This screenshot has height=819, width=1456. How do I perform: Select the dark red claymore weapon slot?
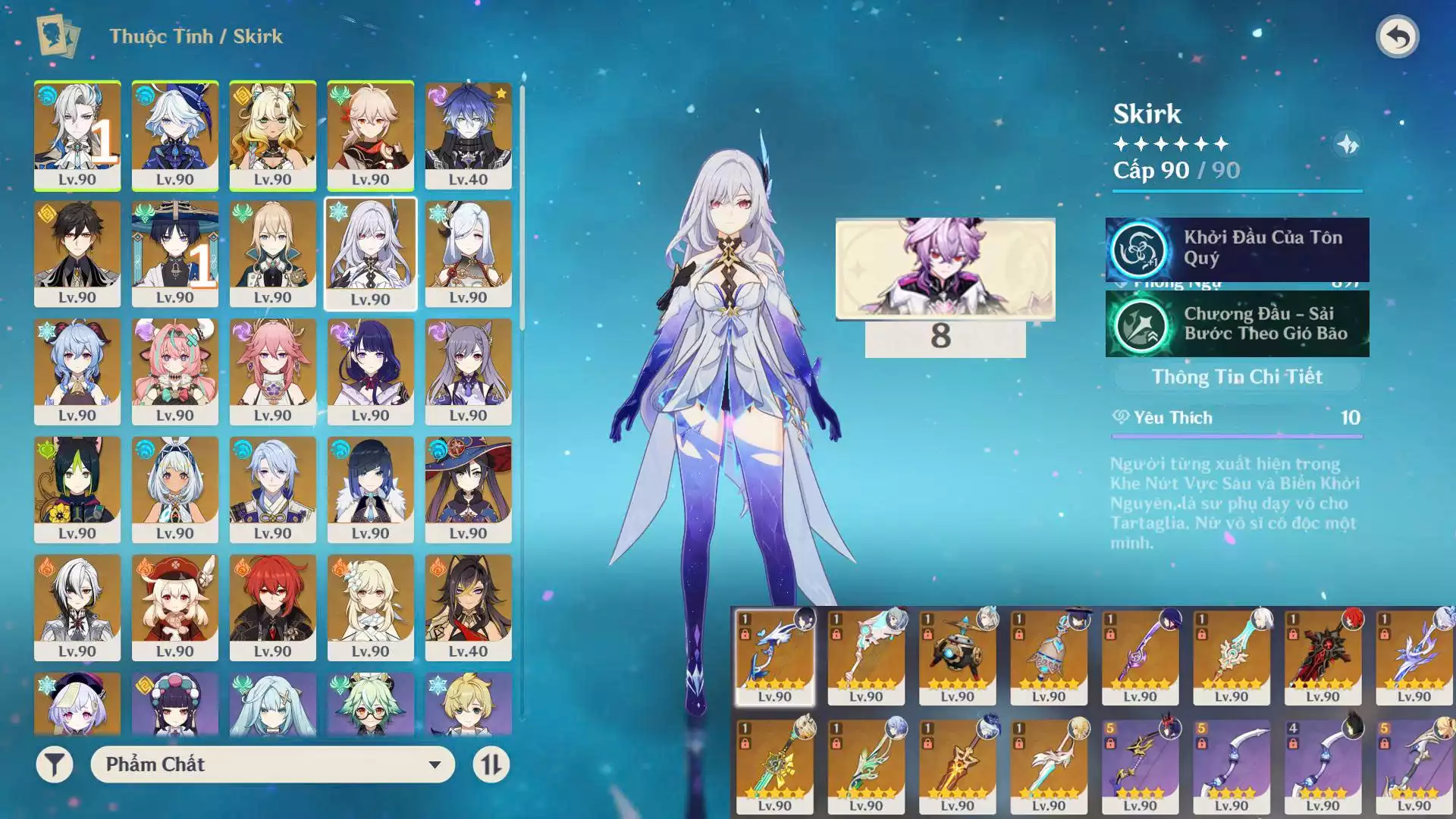pyautogui.click(x=1322, y=656)
